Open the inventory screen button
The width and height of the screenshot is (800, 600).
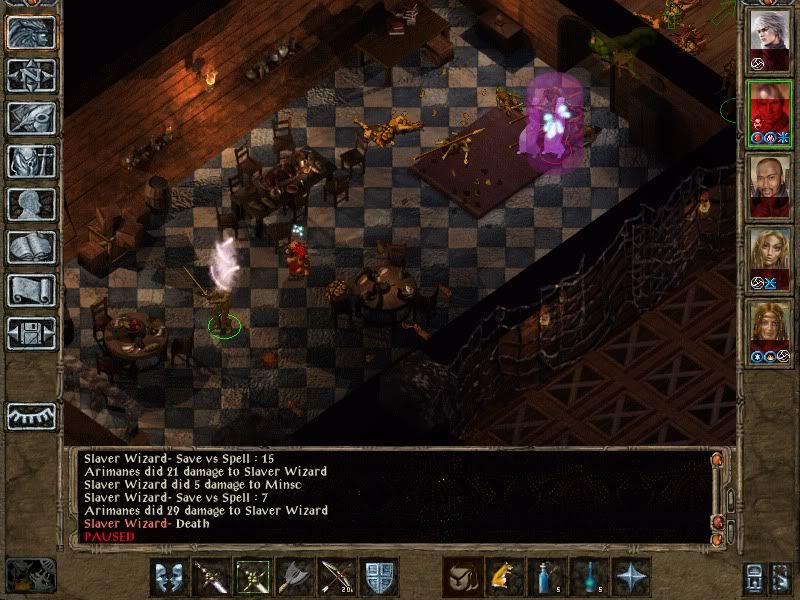(x=31, y=161)
